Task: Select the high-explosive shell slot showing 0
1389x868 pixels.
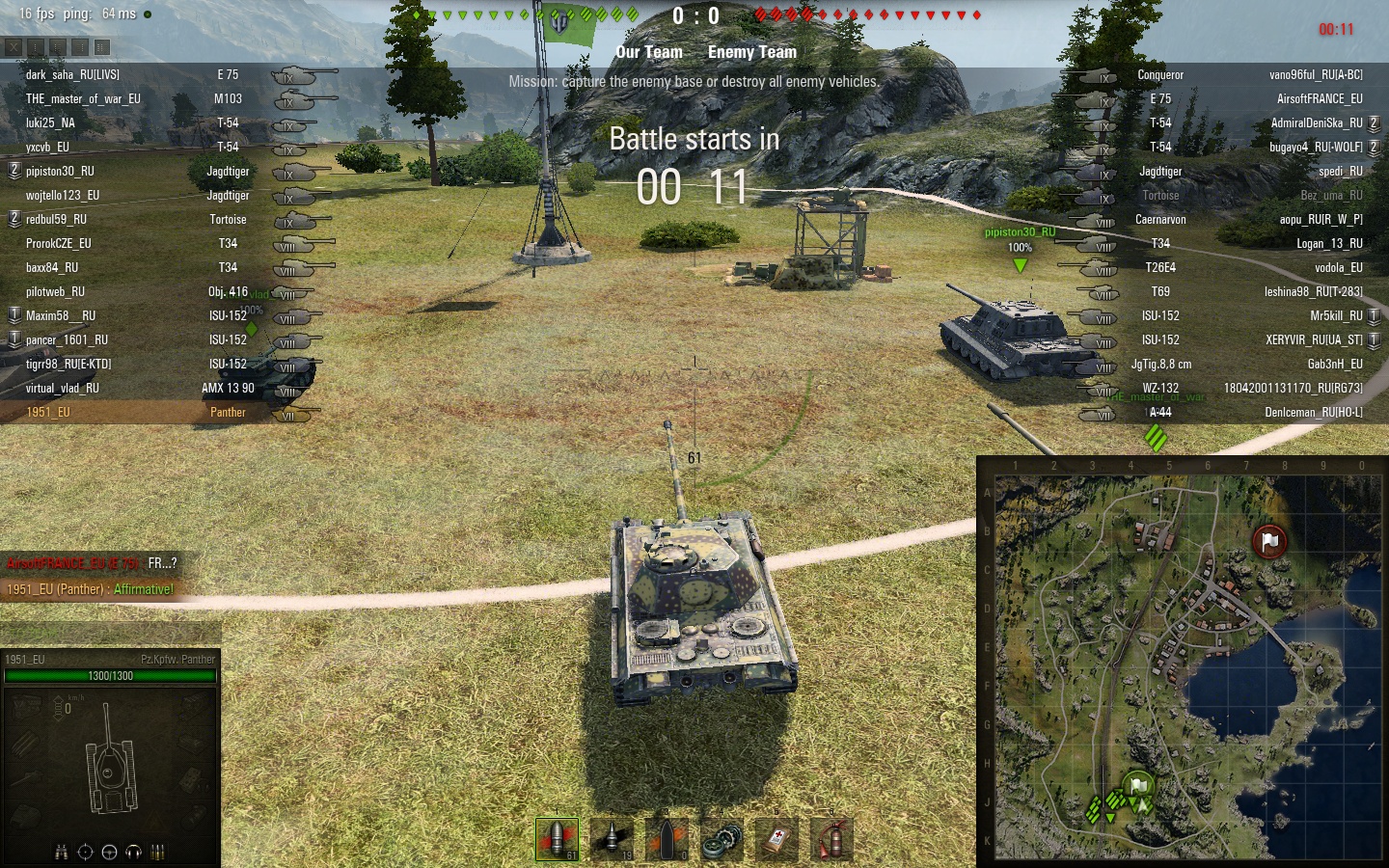Action: coord(667,839)
